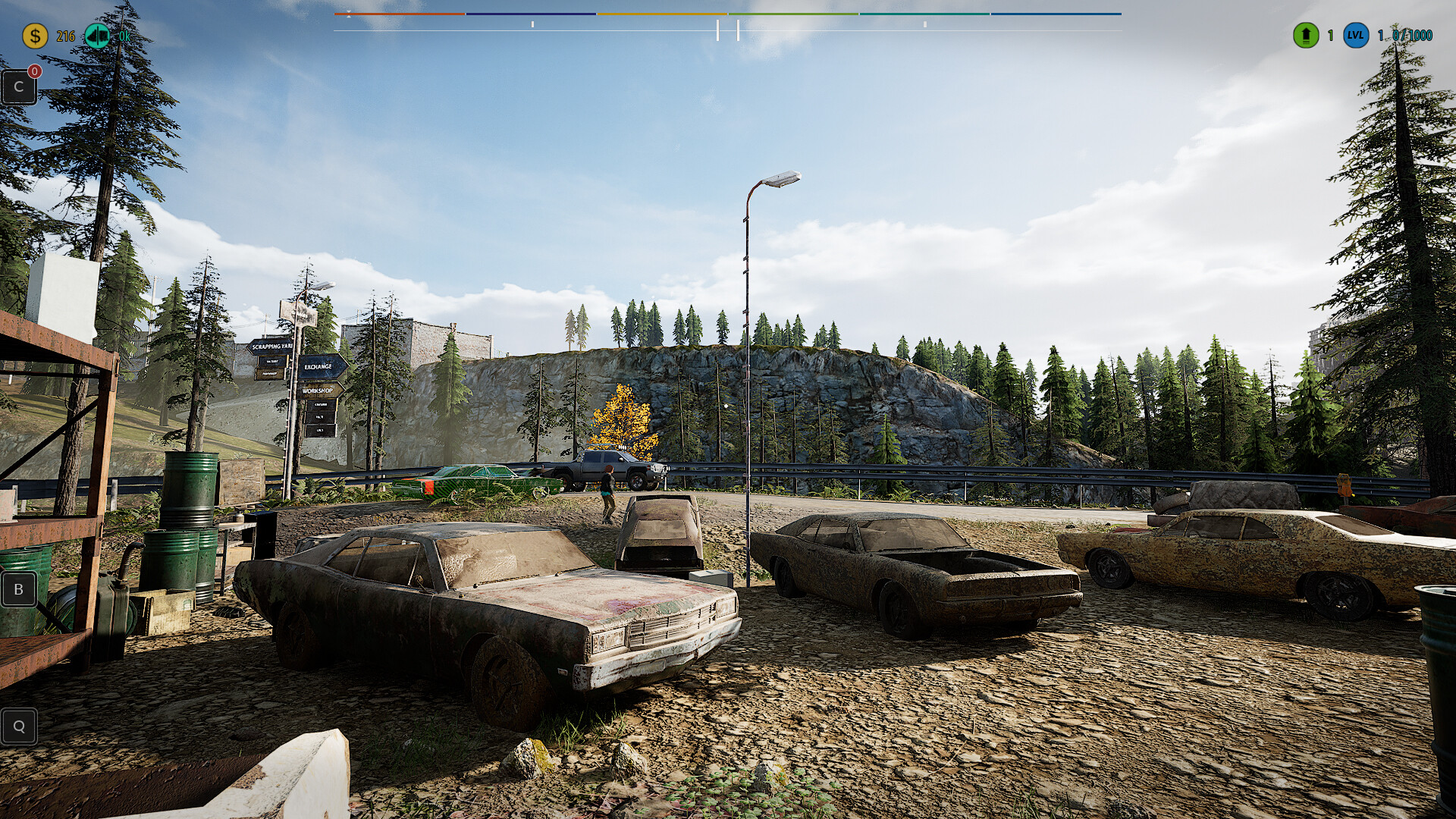Screen dimensions: 1456x819
Task: Click the SCRAPPING YARD sign label
Action: (x=271, y=347)
